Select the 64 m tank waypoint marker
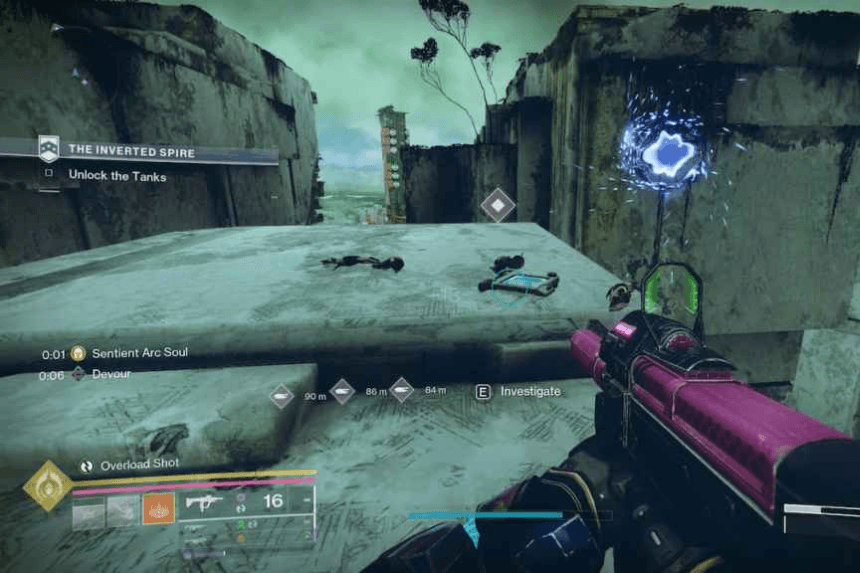Image resolution: width=860 pixels, height=573 pixels. point(401,390)
